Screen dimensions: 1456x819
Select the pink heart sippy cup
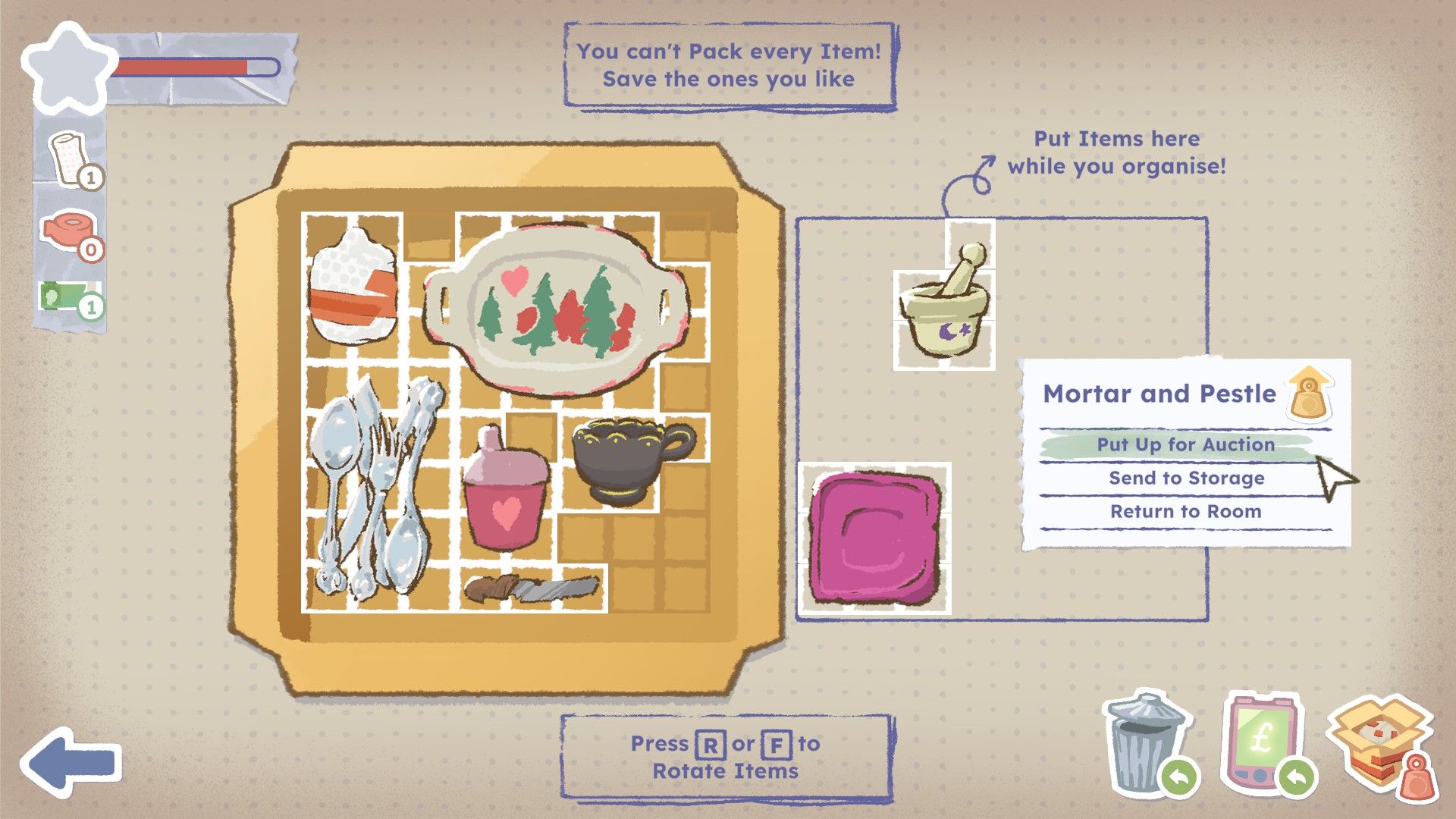click(x=503, y=491)
